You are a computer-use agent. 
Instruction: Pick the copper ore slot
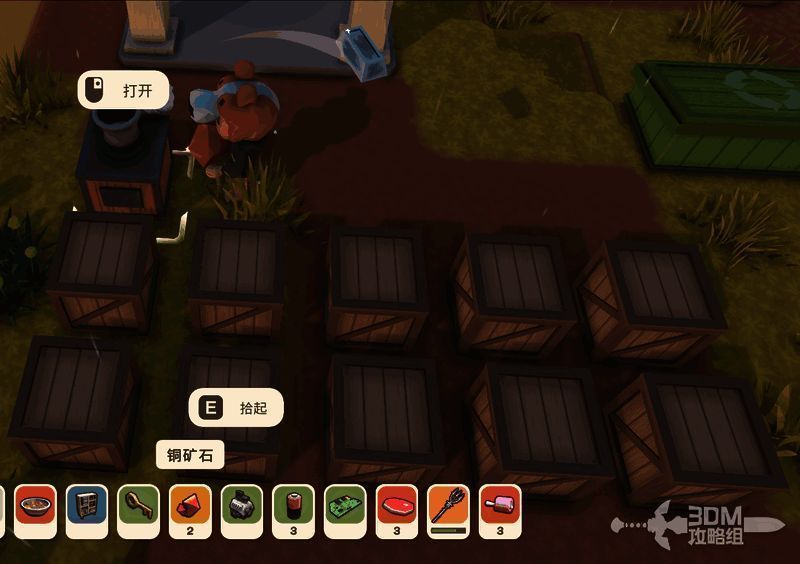click(190, 506)
